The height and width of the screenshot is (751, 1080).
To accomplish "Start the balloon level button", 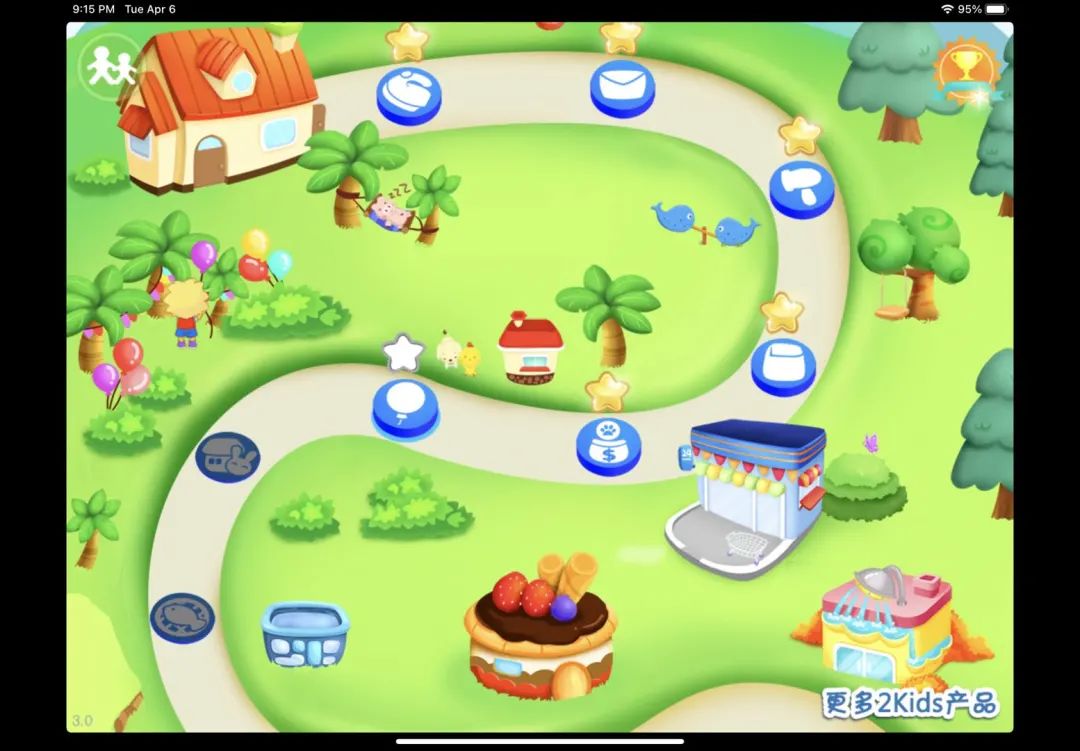I will [405, 407].
